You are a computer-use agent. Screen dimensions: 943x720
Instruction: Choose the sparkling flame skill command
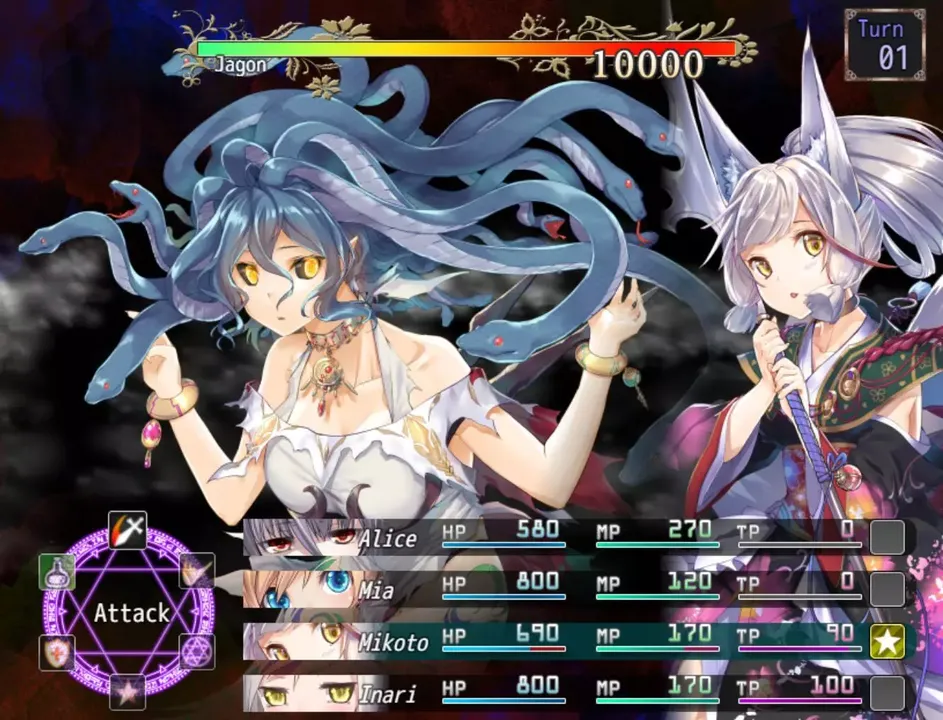coord(197,572)
